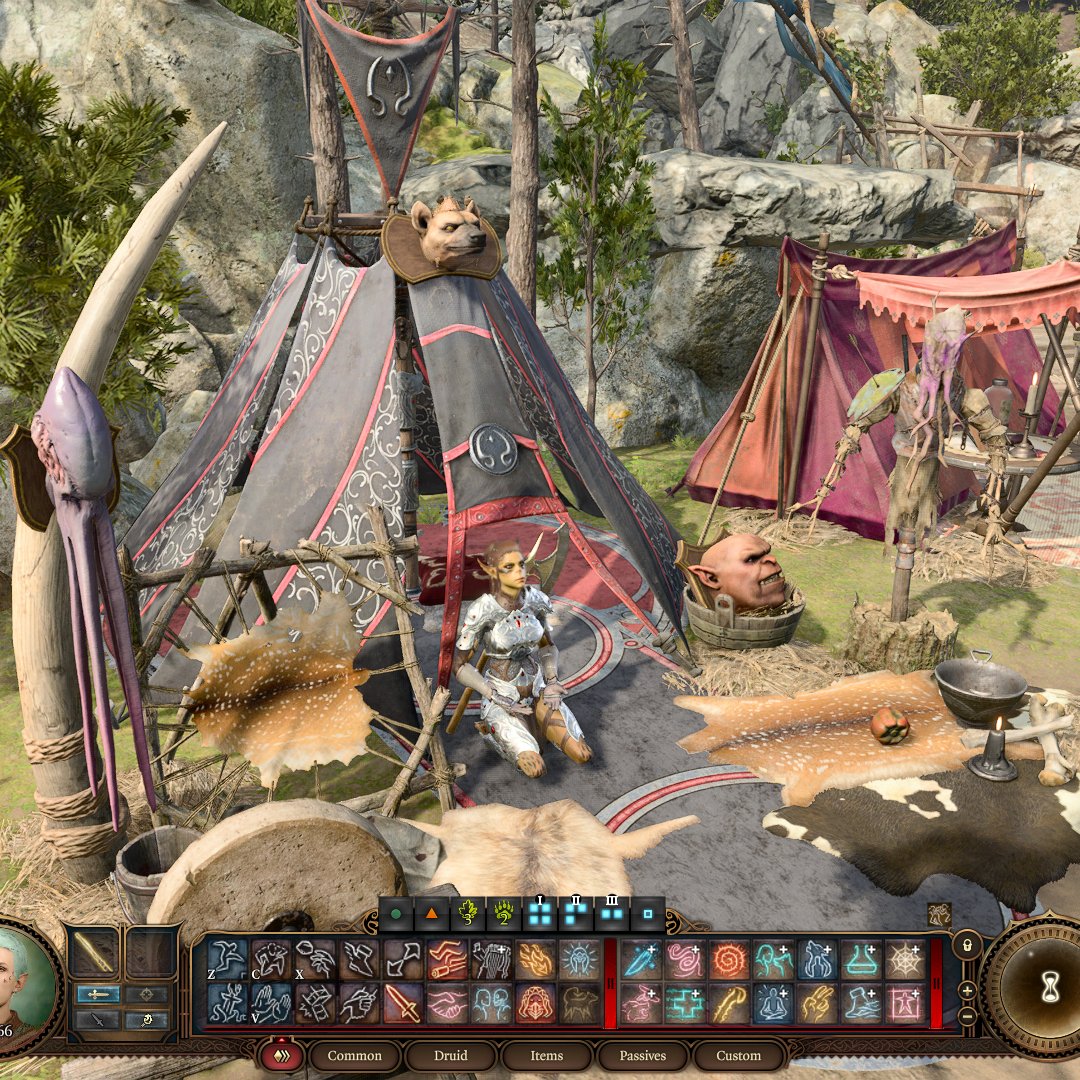The image size is (1080, 1080).
Task: Select the green paw resource filter
Action: coord(502,913)
